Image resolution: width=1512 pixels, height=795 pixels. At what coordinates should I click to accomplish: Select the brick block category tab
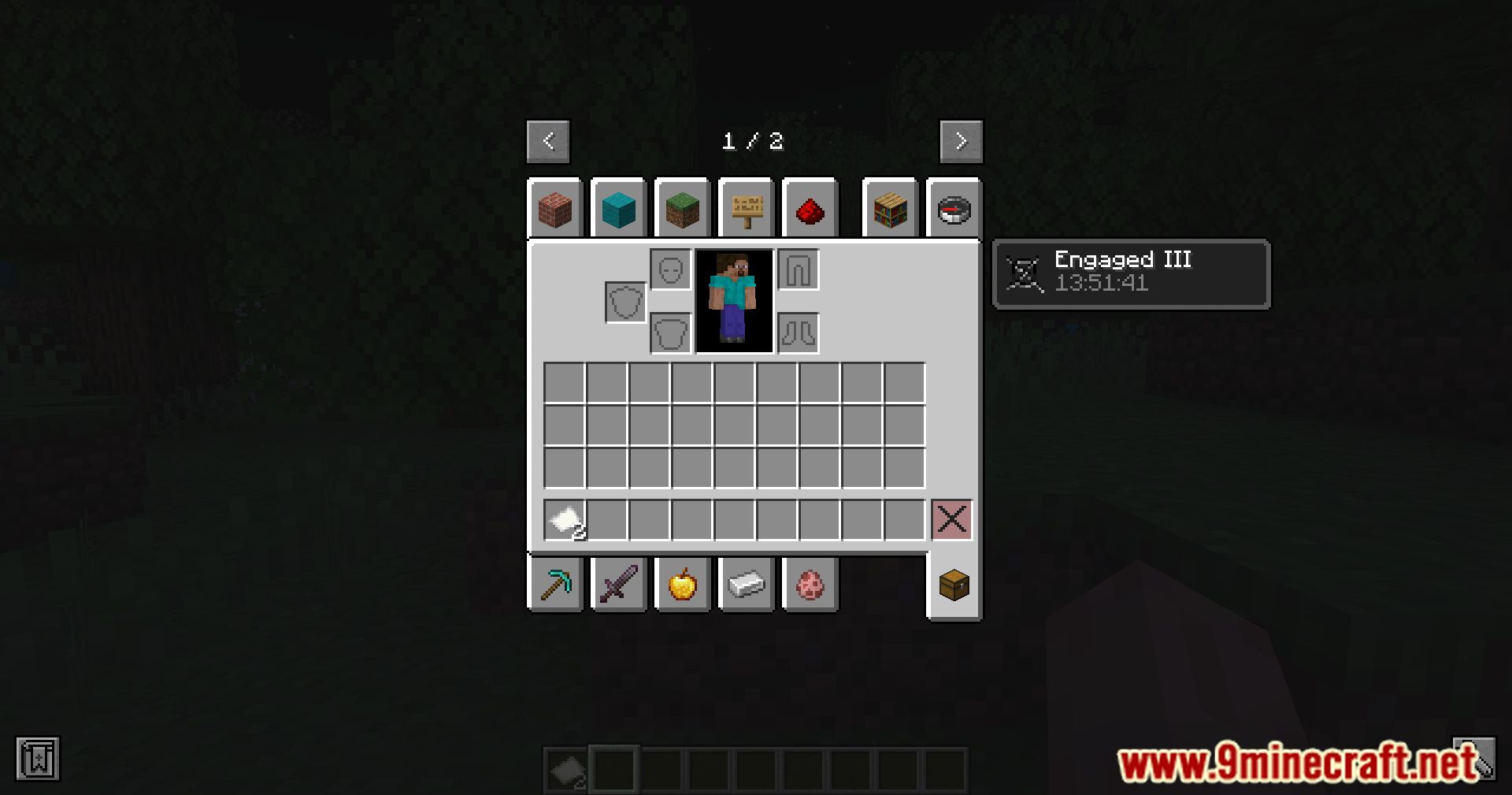click(x=556, y=208)
